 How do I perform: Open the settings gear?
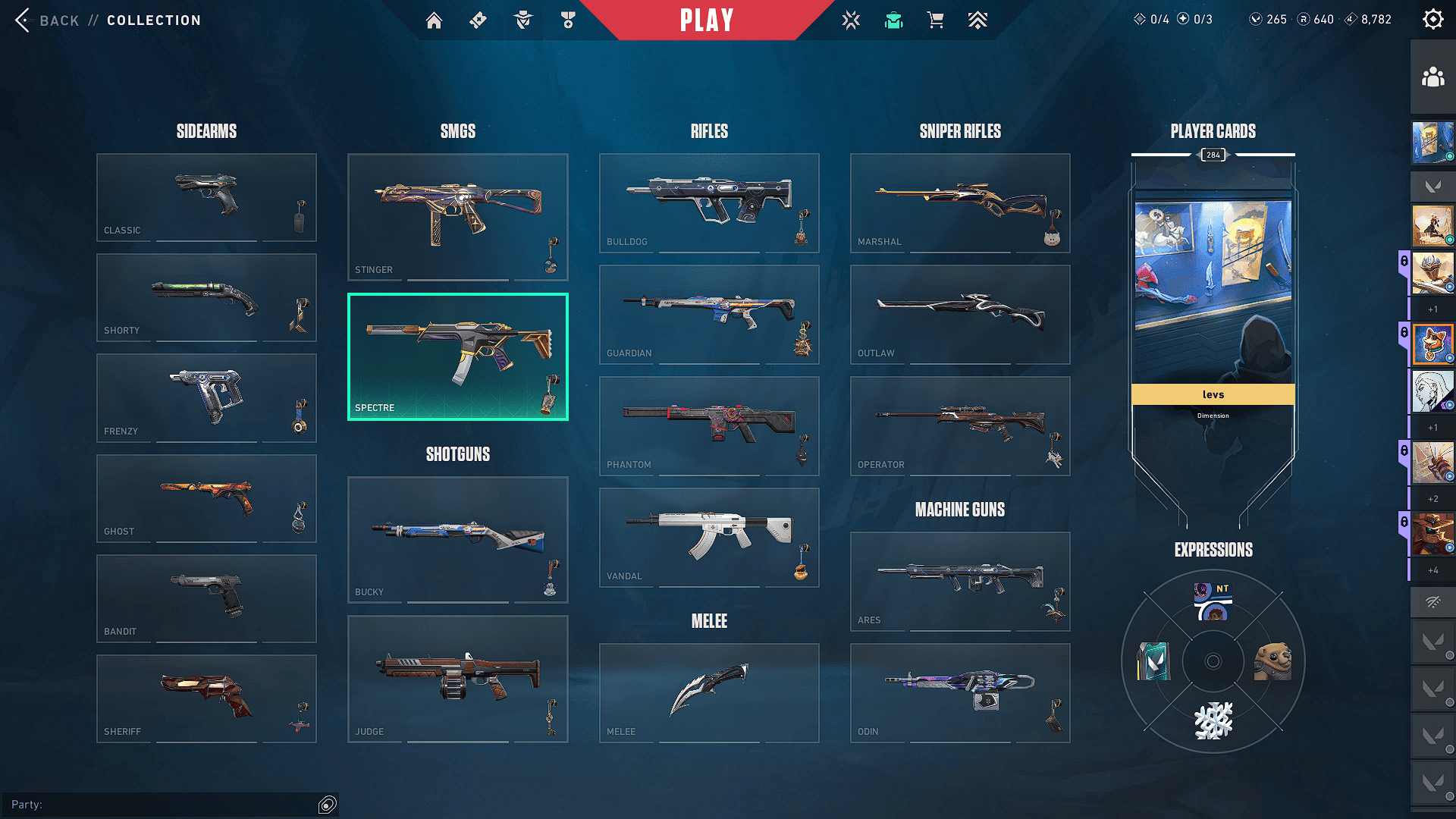pyautogui.click(x=1432, y=20)
